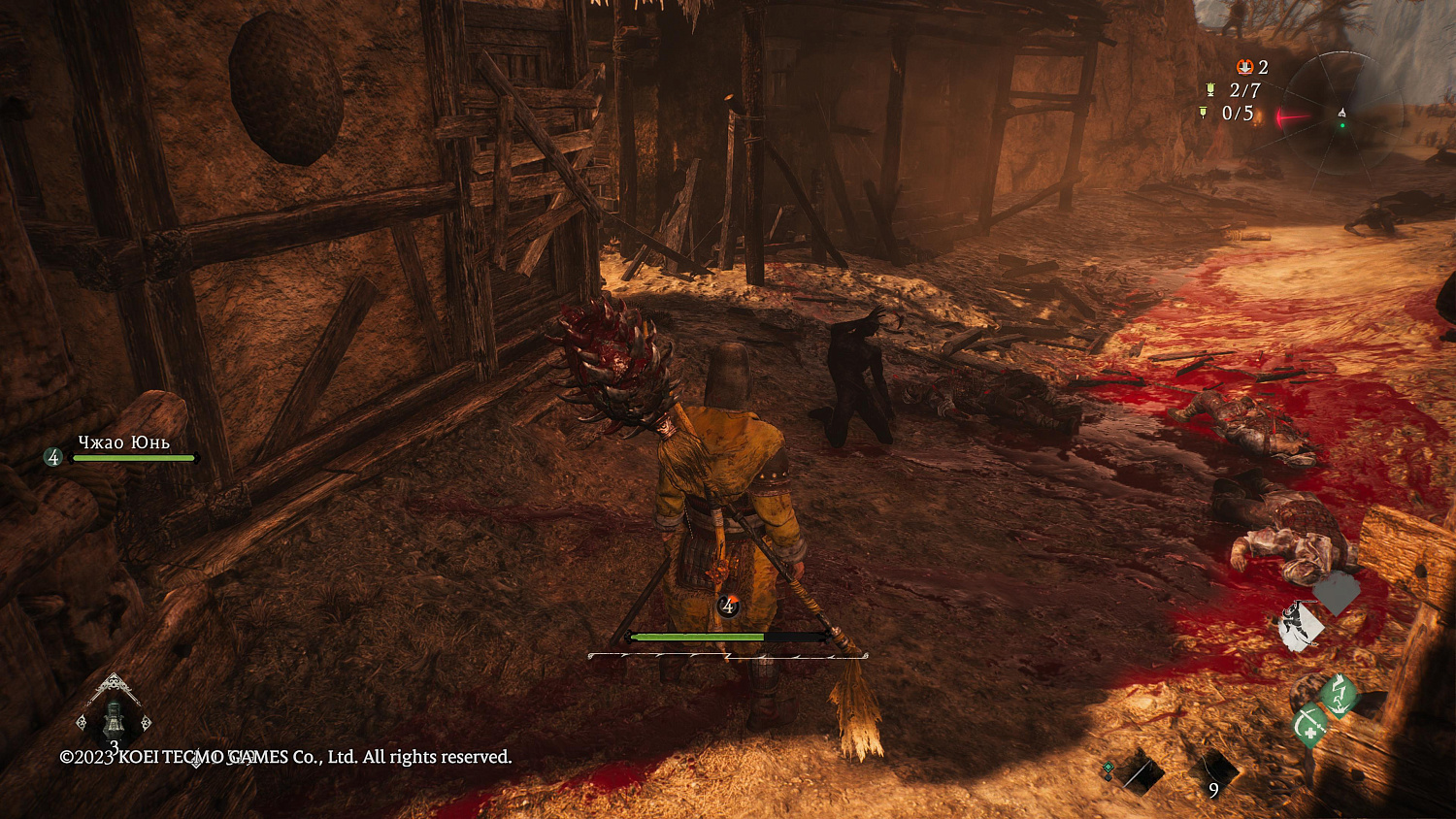
Task: Click the small marking flag counter icon
Action: 1204,114
